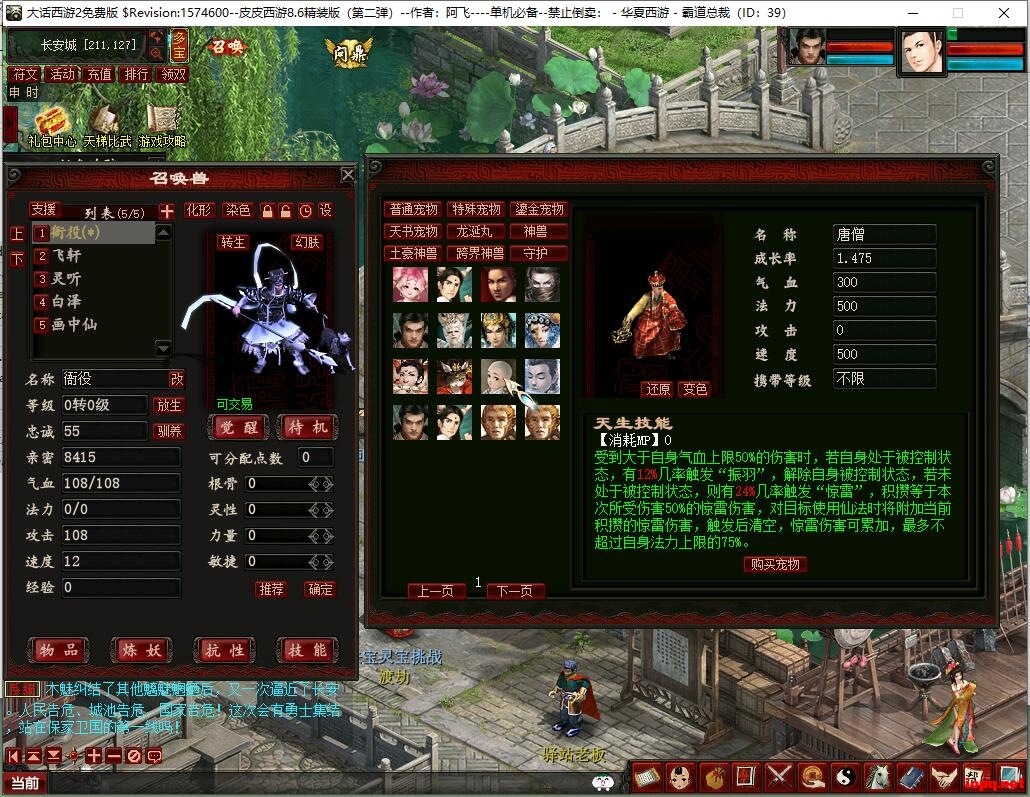Confirm attribute points with 确定

320,589
